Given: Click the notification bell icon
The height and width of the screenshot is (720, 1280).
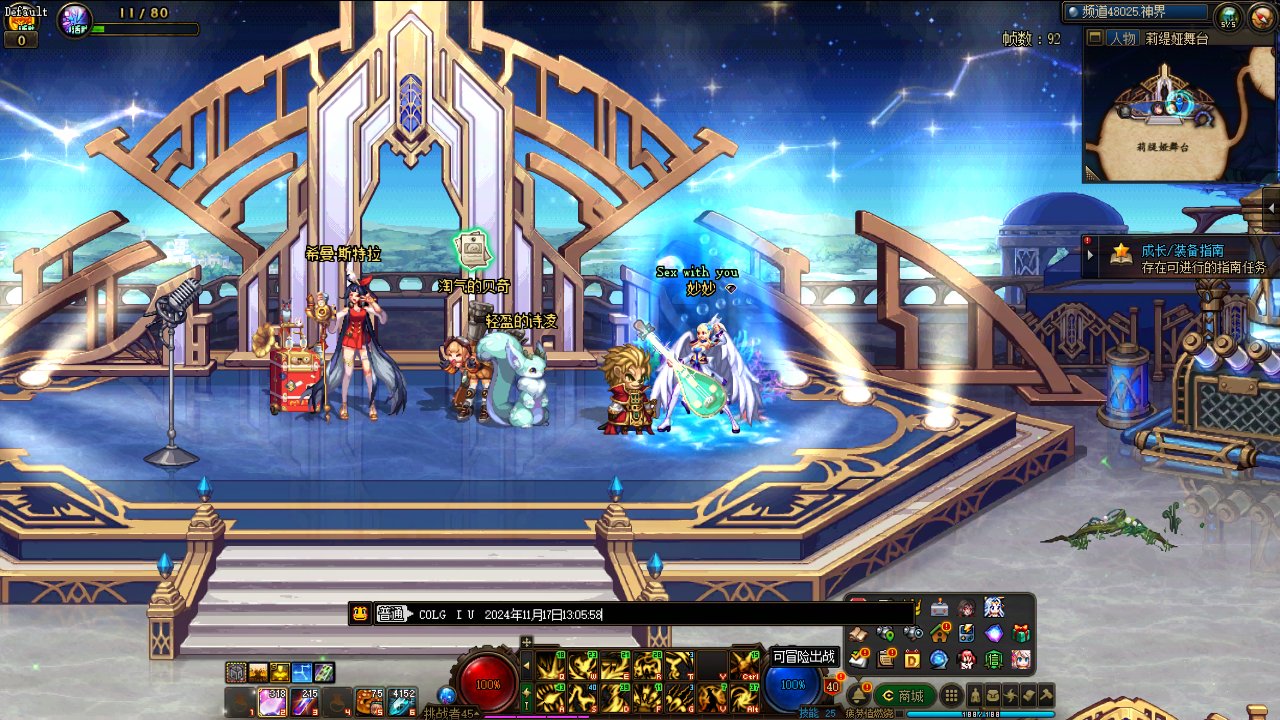Looking at the screenshot, I should click(x=858, y=694).
